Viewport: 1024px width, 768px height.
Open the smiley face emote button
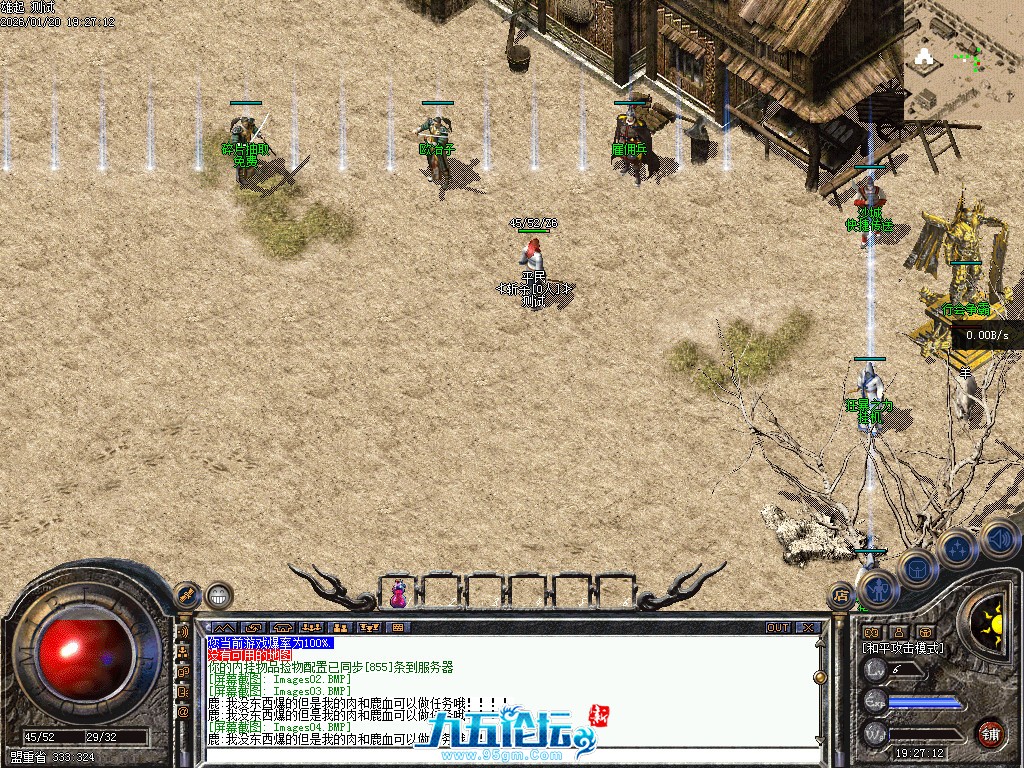coord(219,596)
